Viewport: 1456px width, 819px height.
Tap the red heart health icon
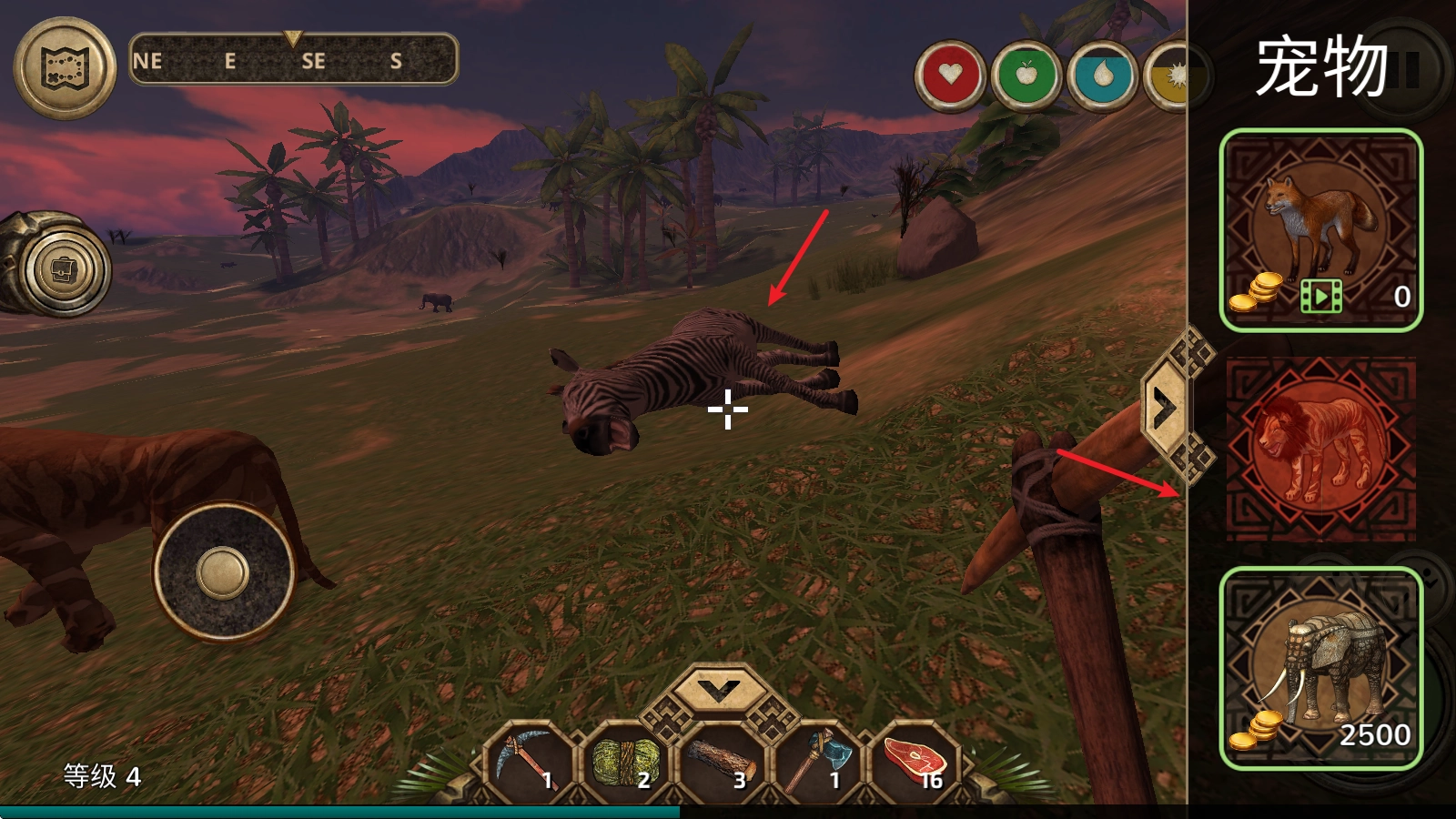pos(950,75)
